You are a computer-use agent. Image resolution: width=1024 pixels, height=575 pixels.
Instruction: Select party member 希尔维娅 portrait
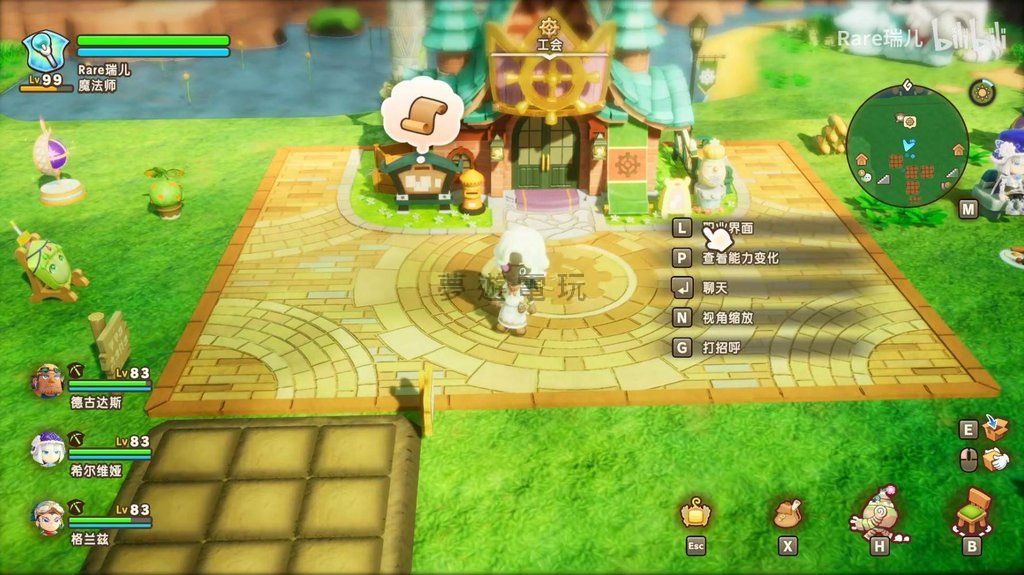(47, 448)
